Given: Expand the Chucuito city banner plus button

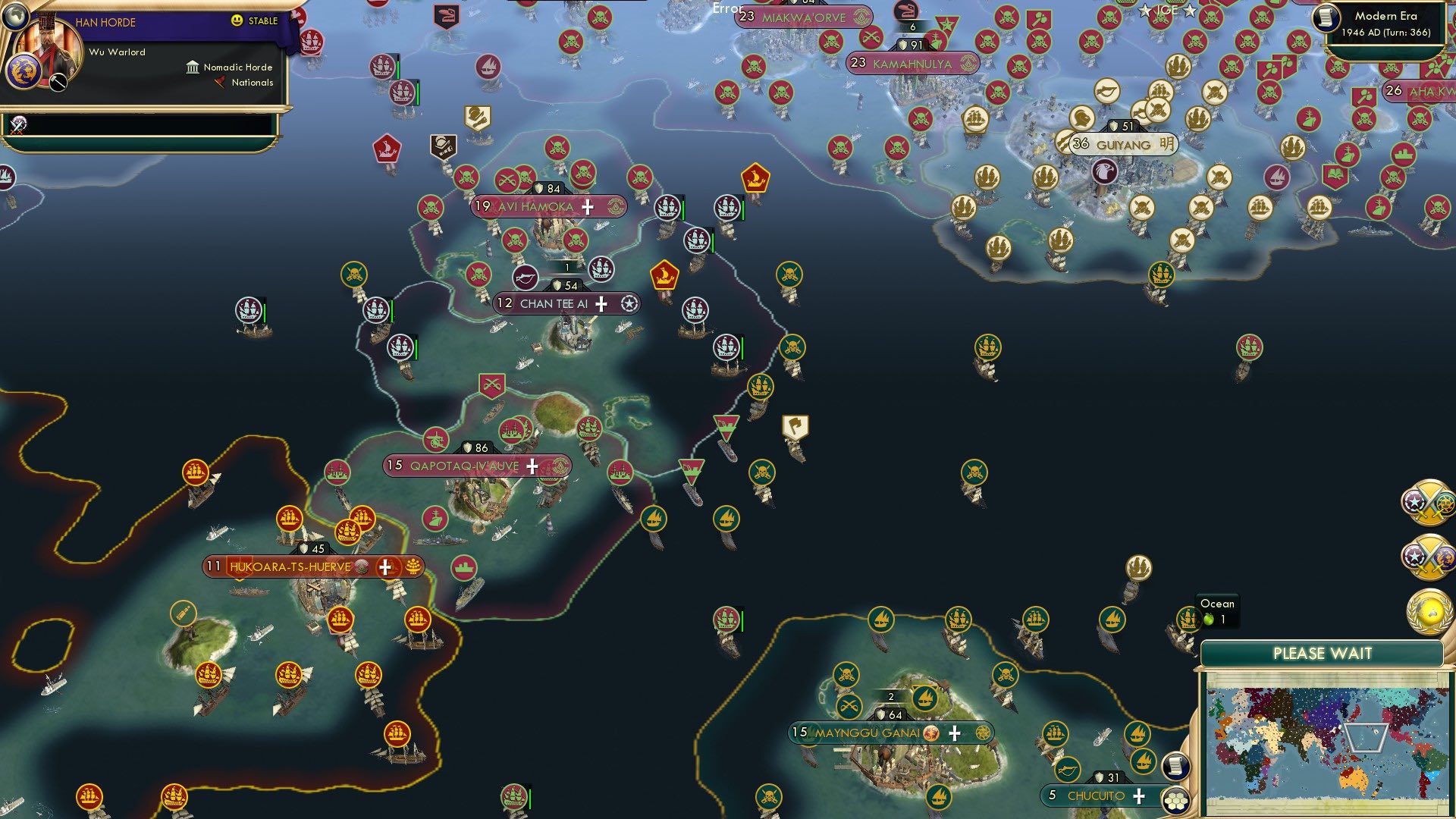Looking at the screenshot, I should tap(1140, 795).
